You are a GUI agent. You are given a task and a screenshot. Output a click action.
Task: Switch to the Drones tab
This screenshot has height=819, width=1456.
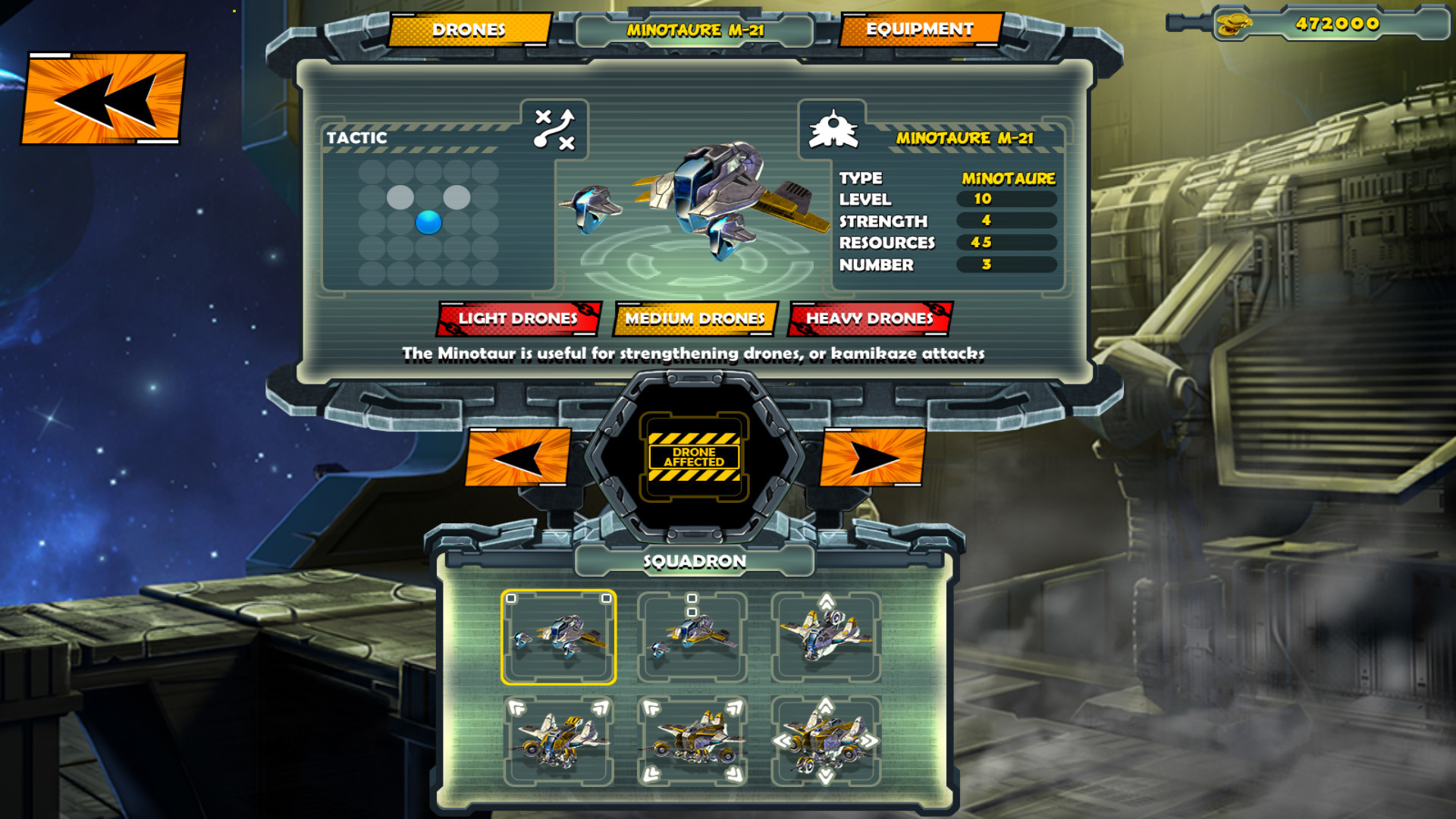(470, 31)
